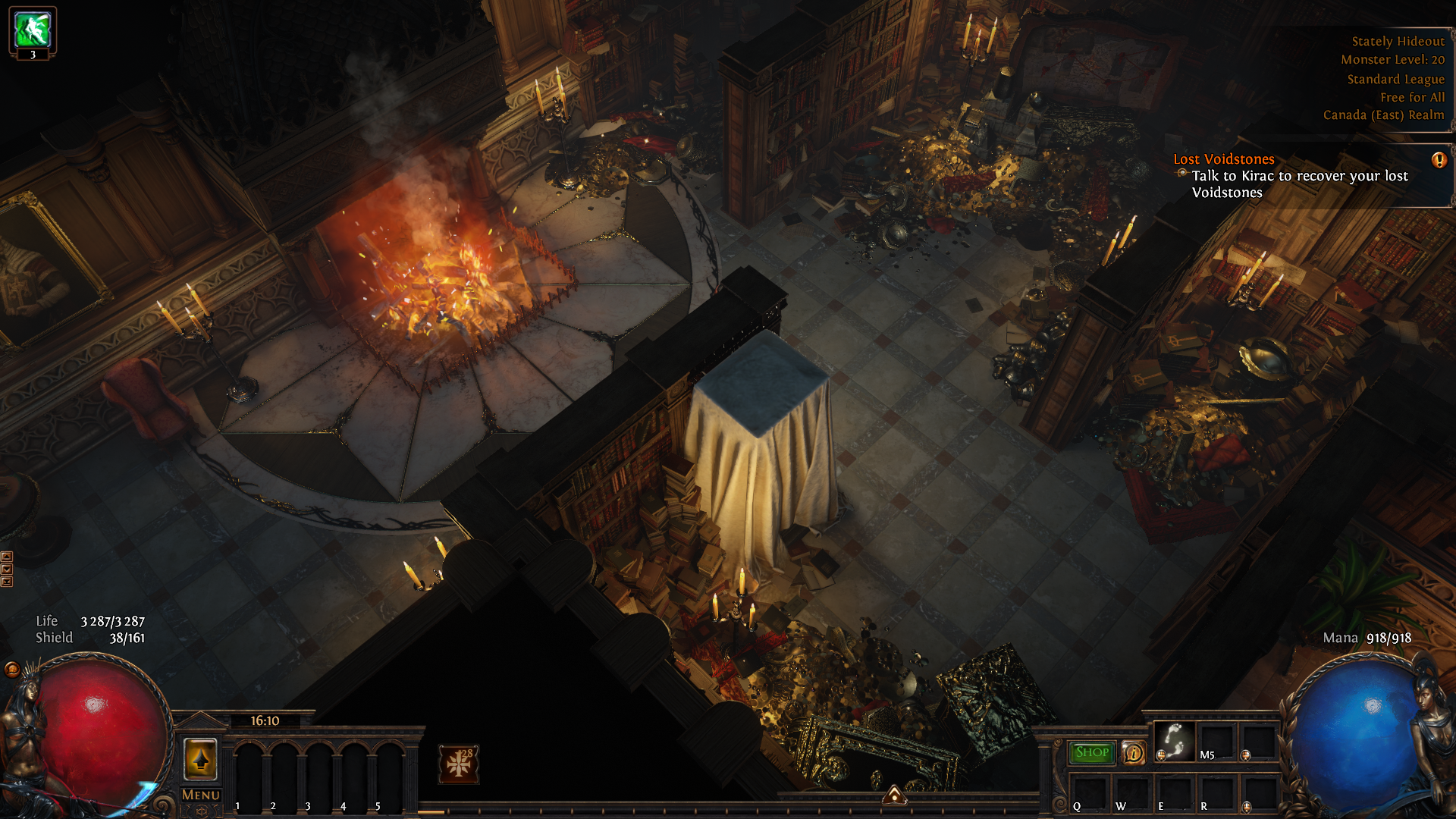Viewport: 1456px width, 819px height.
Task: Open the green Shop button
Action: (x=1091, y=752)
